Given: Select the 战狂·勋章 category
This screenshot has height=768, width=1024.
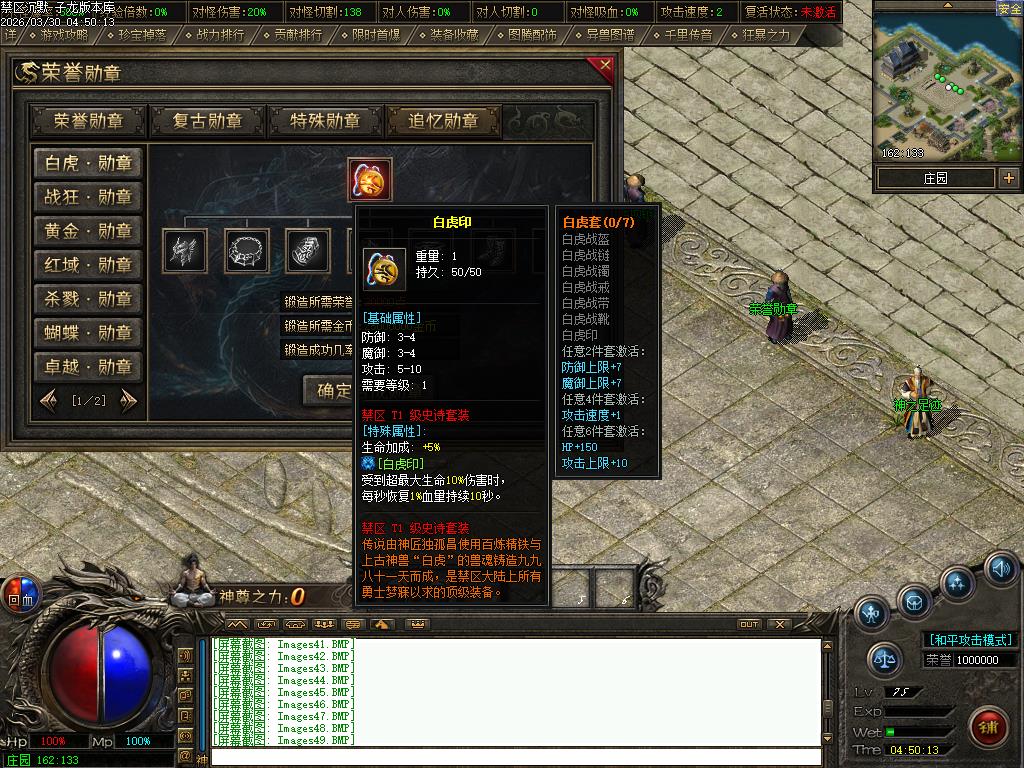Looking at the screenshot, I should point(88,197).
